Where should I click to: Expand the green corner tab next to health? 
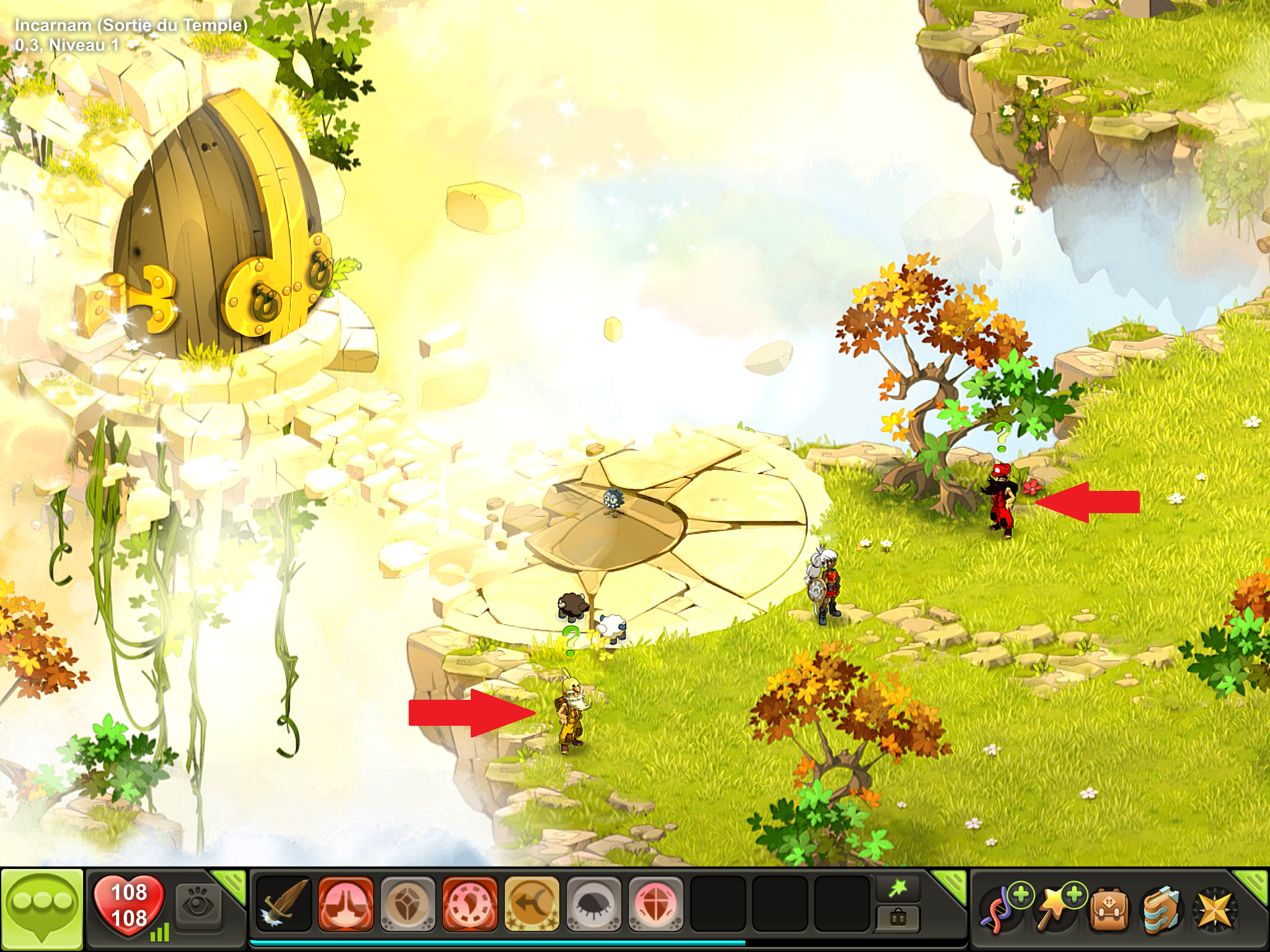pos(231,883)
